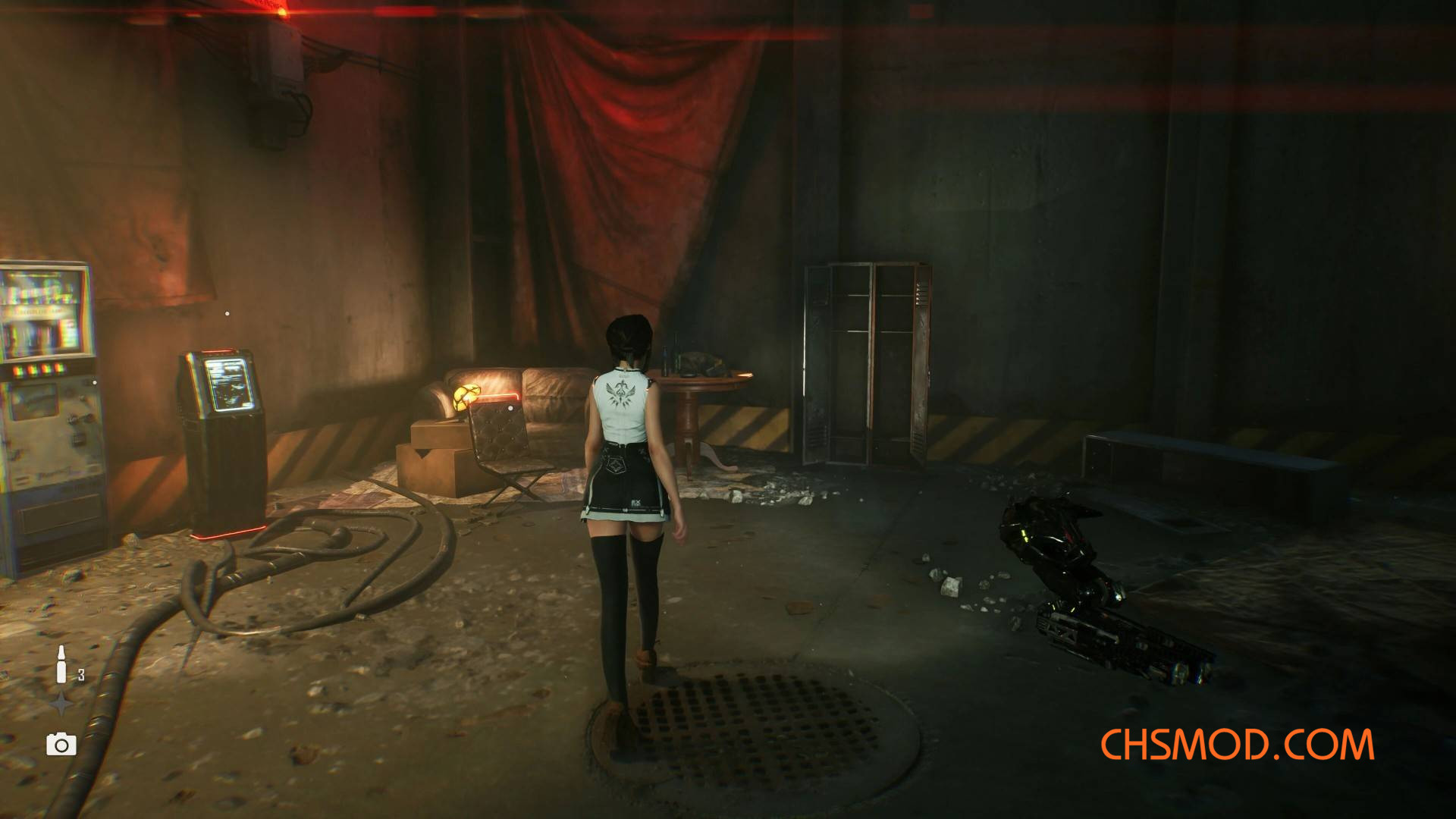Image resolution: width=1456 pixels, height=819 pixels.
Task: Select the ampoule vial item icon
Action: click(62, 664)
